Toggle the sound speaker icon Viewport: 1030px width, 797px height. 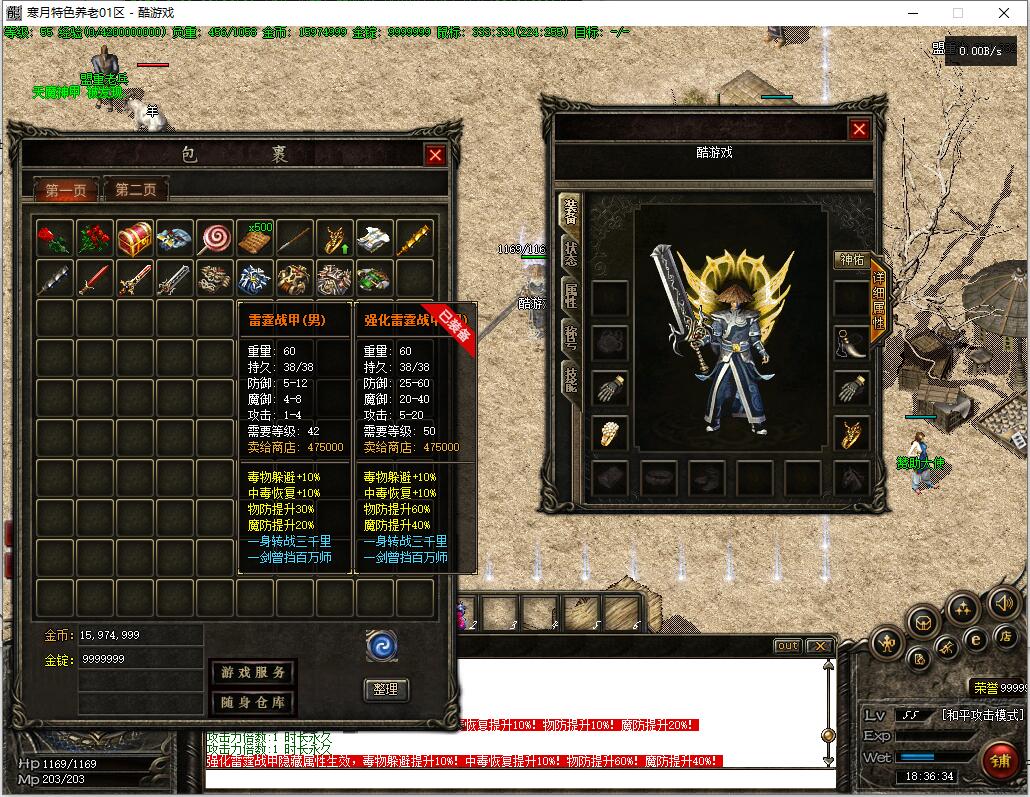pos(1003,602)
